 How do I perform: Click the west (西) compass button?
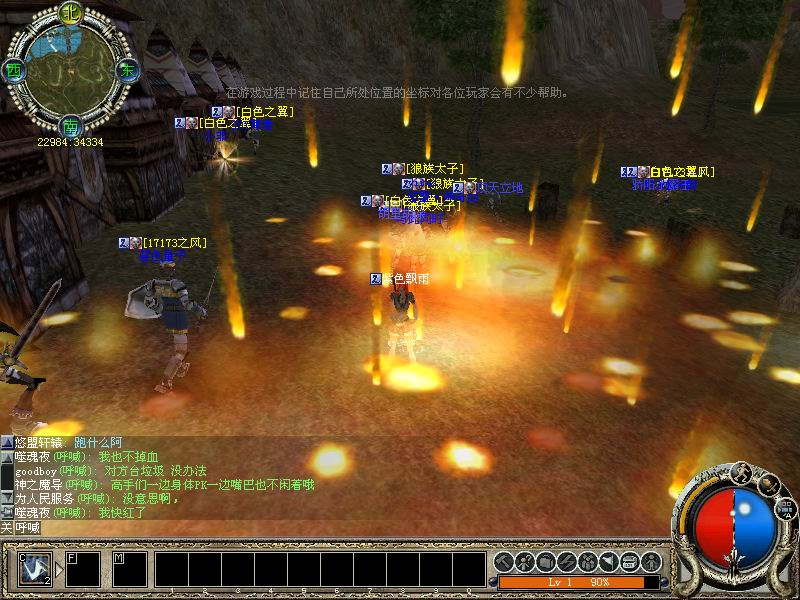click(14, 71)
